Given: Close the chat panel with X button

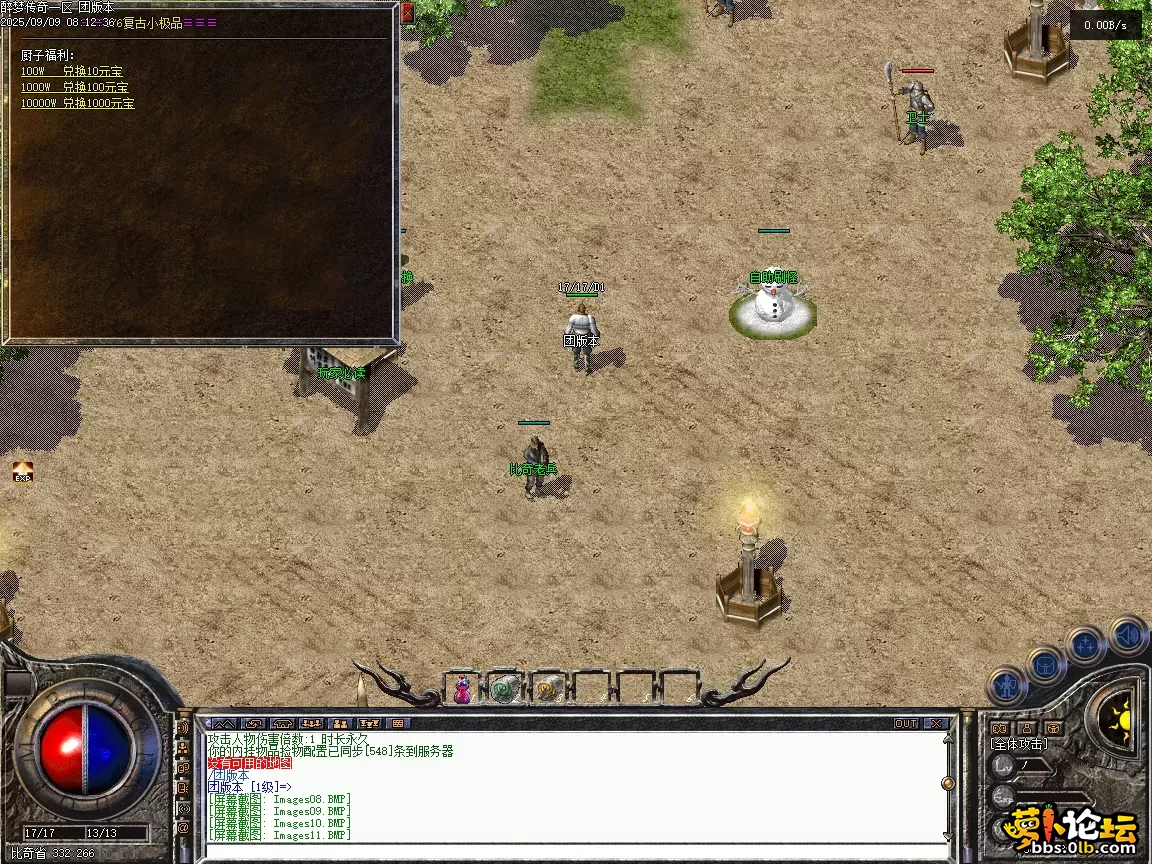Looking at the screenshot, I should [935, 723].
